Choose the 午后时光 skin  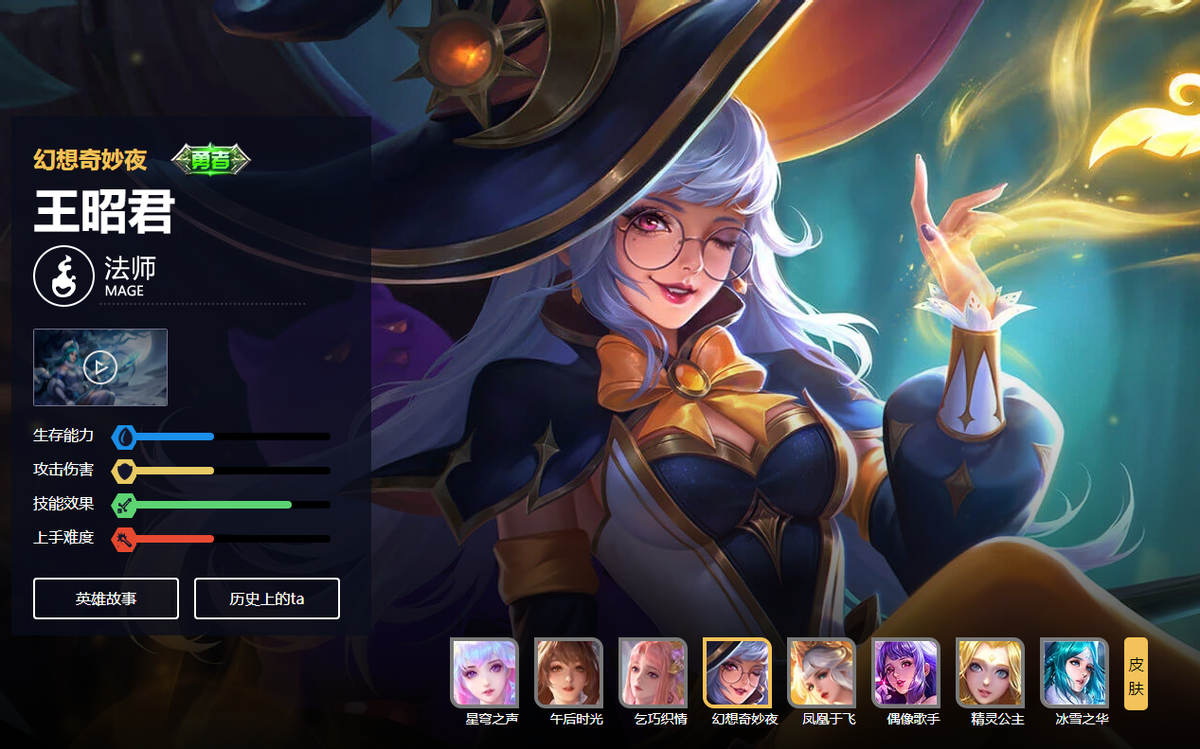(x=568, y=672)
